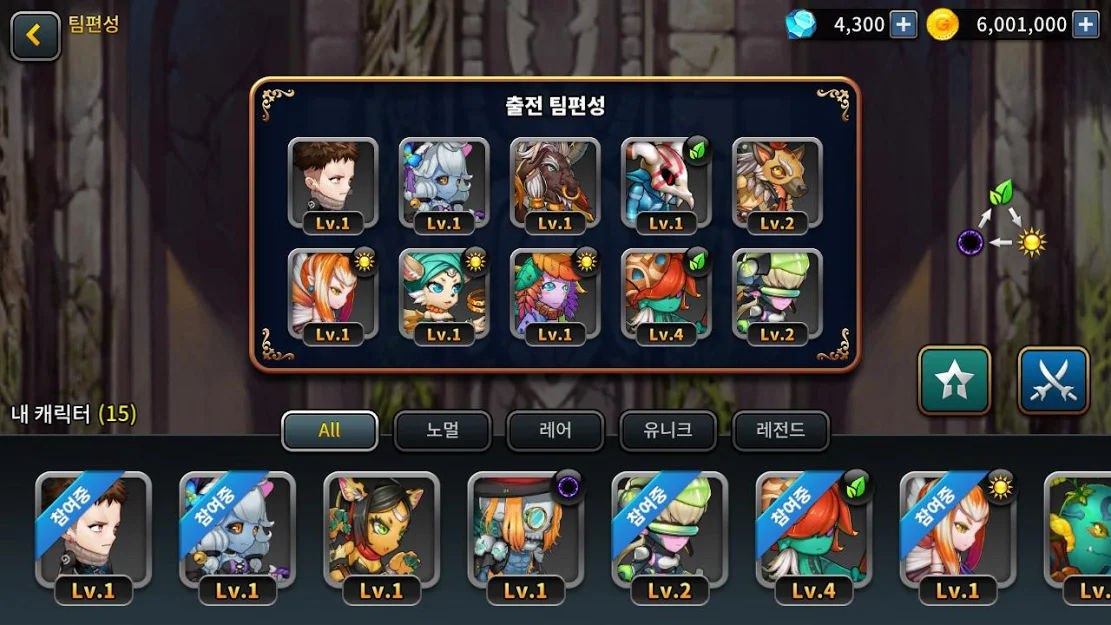The width and height of the screenshot is (1111, 625).
Task: Open the 유니크 character tab
Action: [x=668, y=431]
